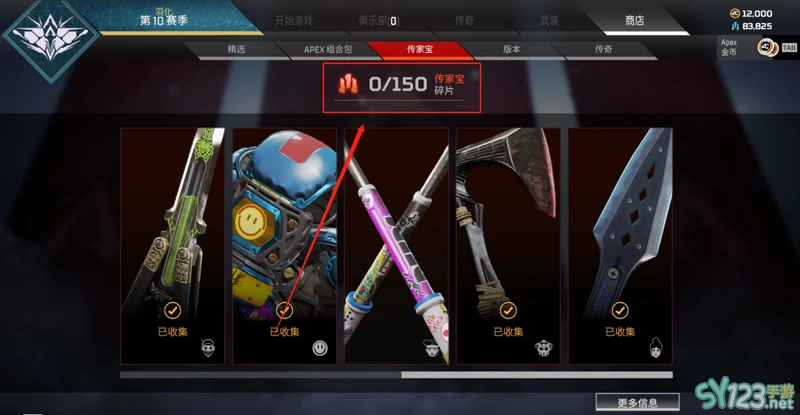
Task: Switch to the 版本 store sub-tab
Action: (511, 48)
